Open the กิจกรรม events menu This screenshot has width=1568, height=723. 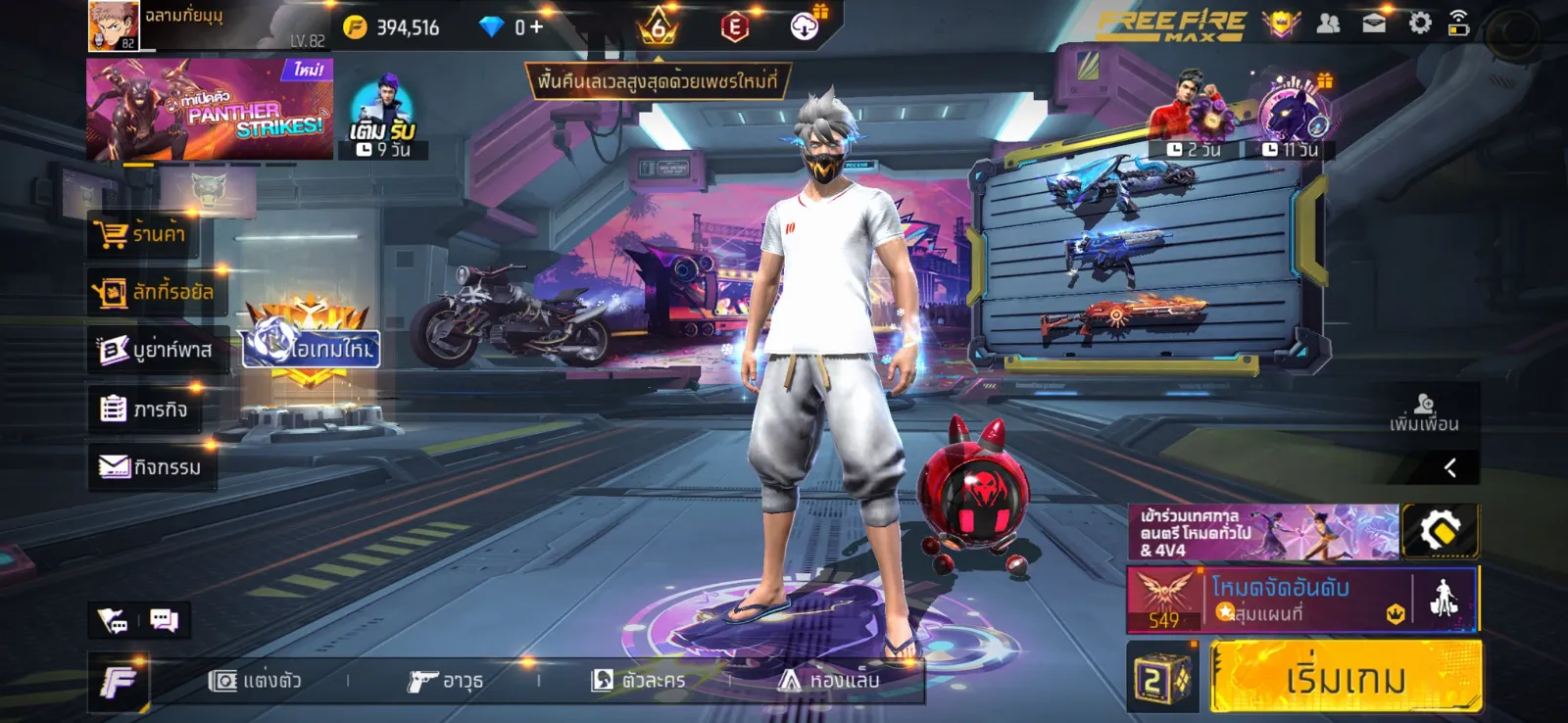click(150, 467)
